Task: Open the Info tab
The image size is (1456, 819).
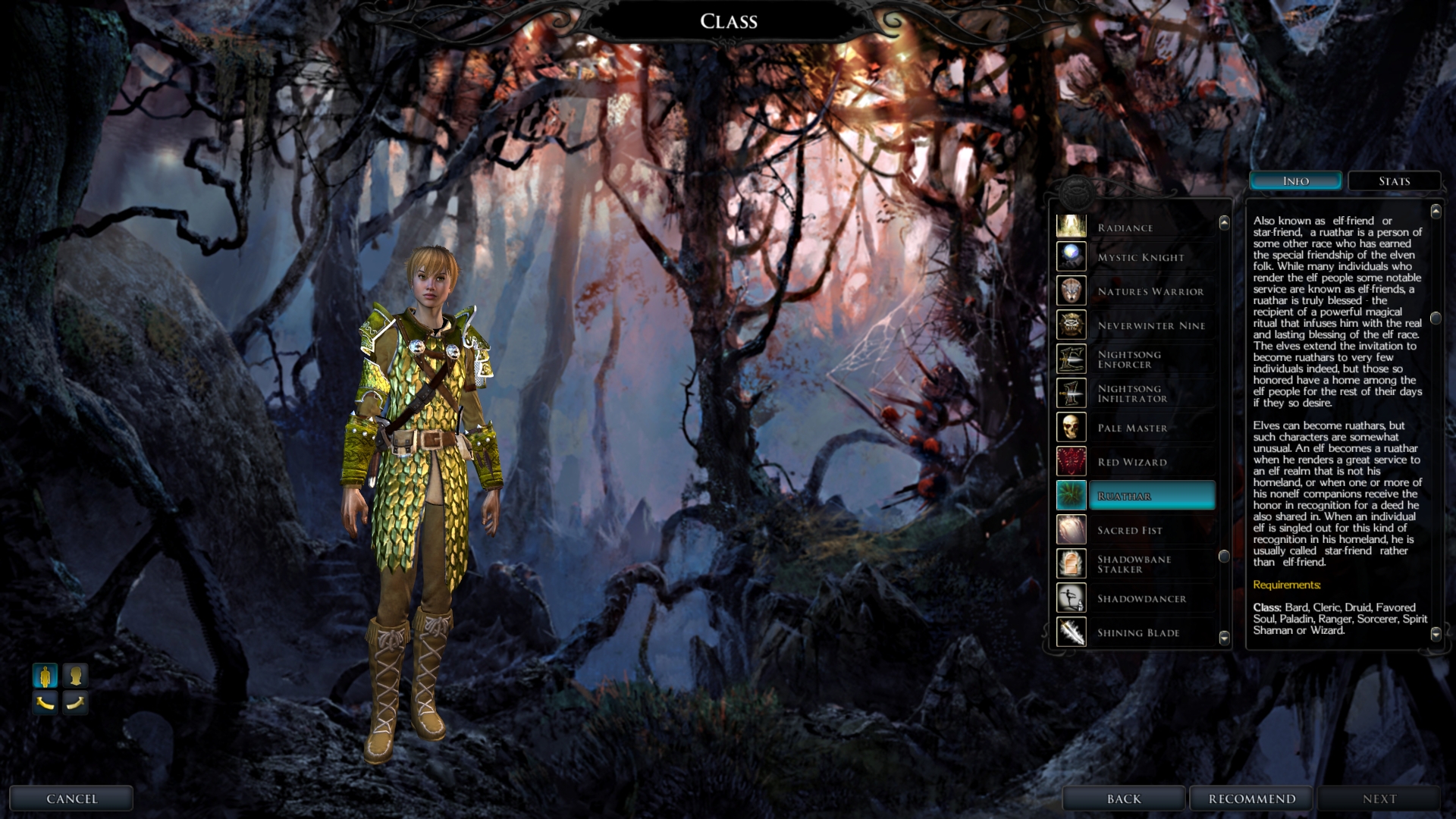Action: click(1295, 181)
